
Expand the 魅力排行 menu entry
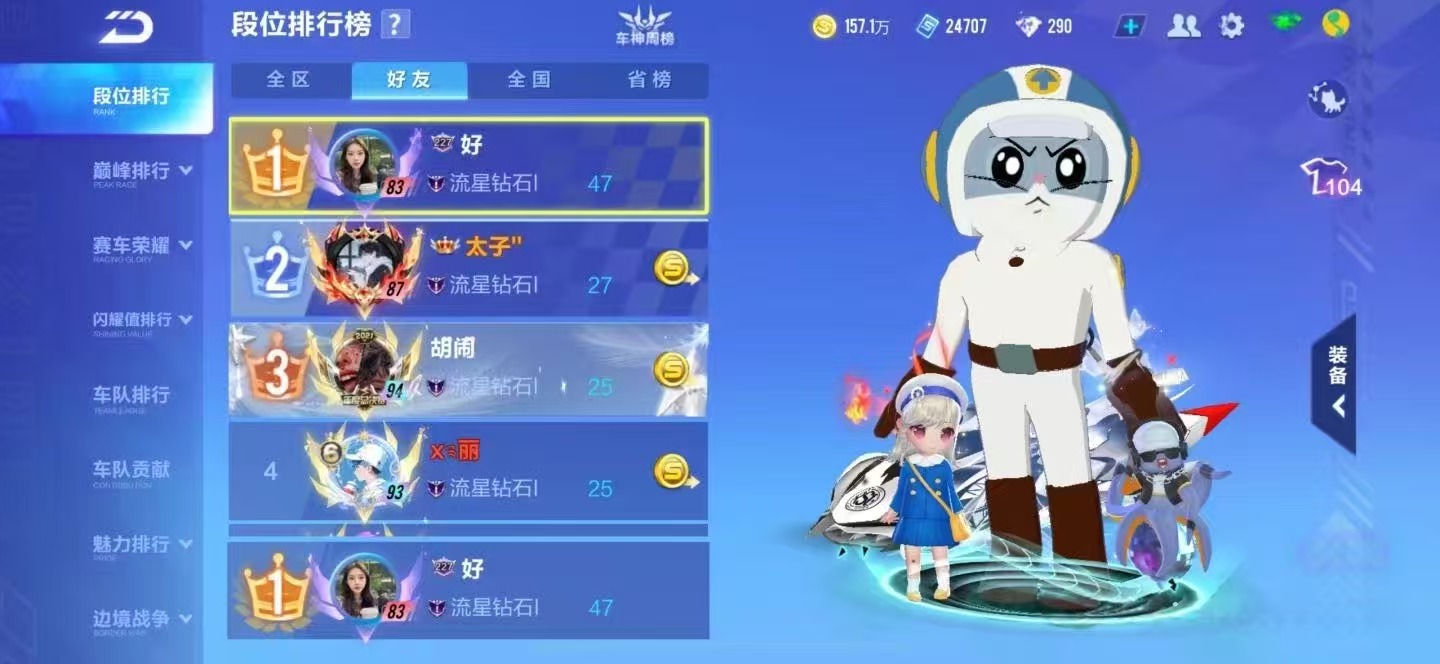point(142,545)
